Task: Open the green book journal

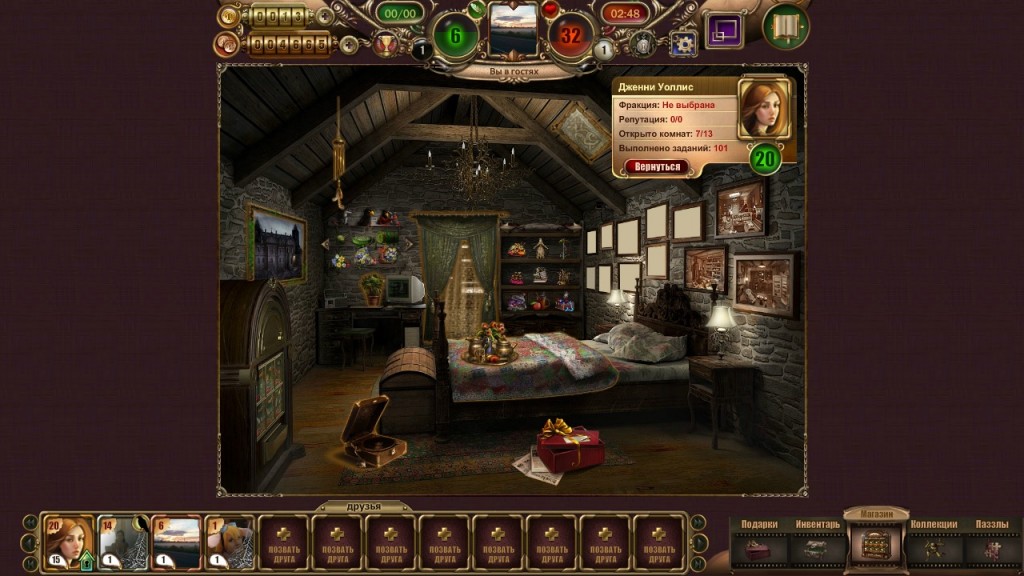Action: pos(786,27)
